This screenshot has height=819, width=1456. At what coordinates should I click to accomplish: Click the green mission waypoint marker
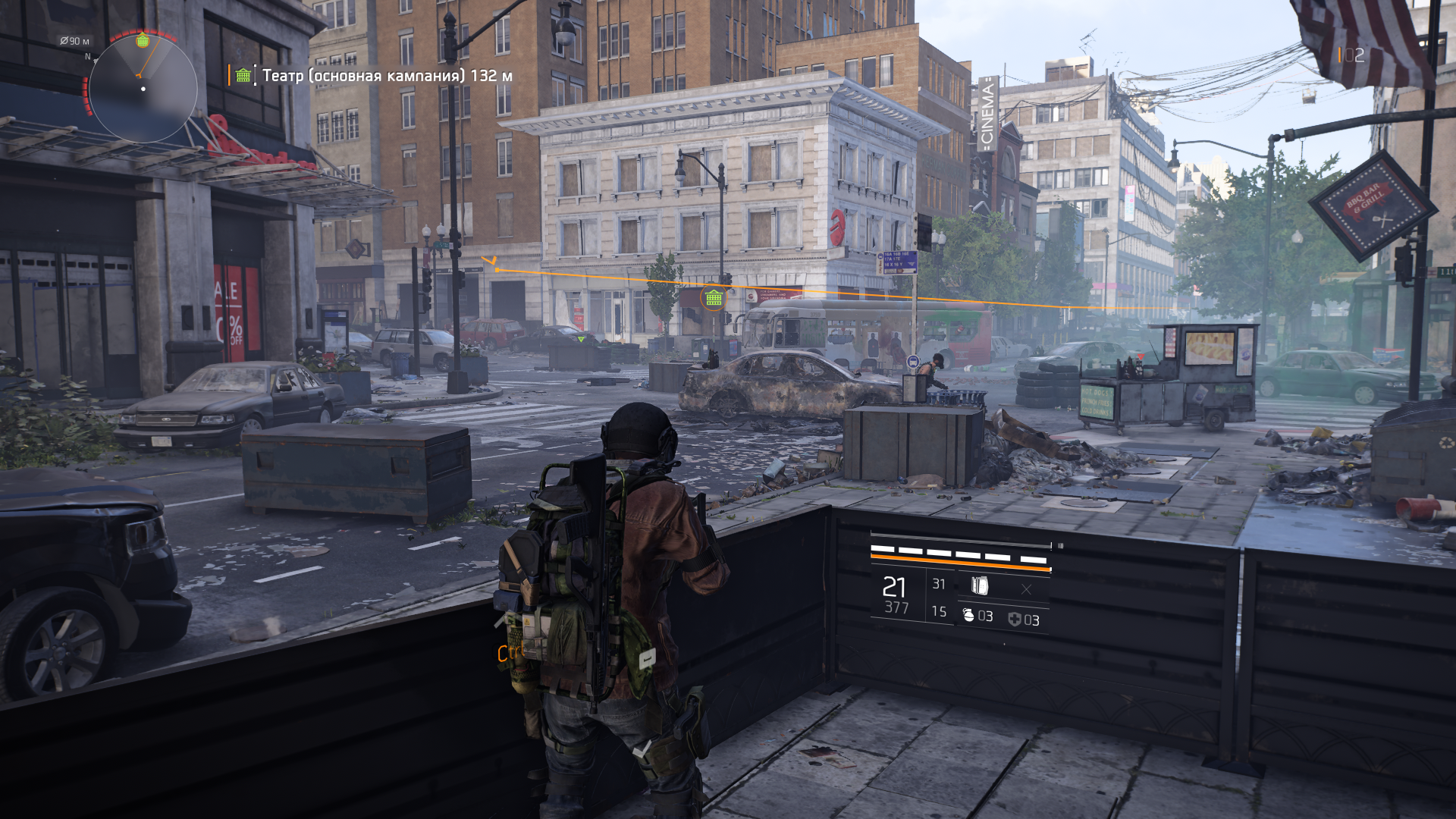(x=714, y=298)
